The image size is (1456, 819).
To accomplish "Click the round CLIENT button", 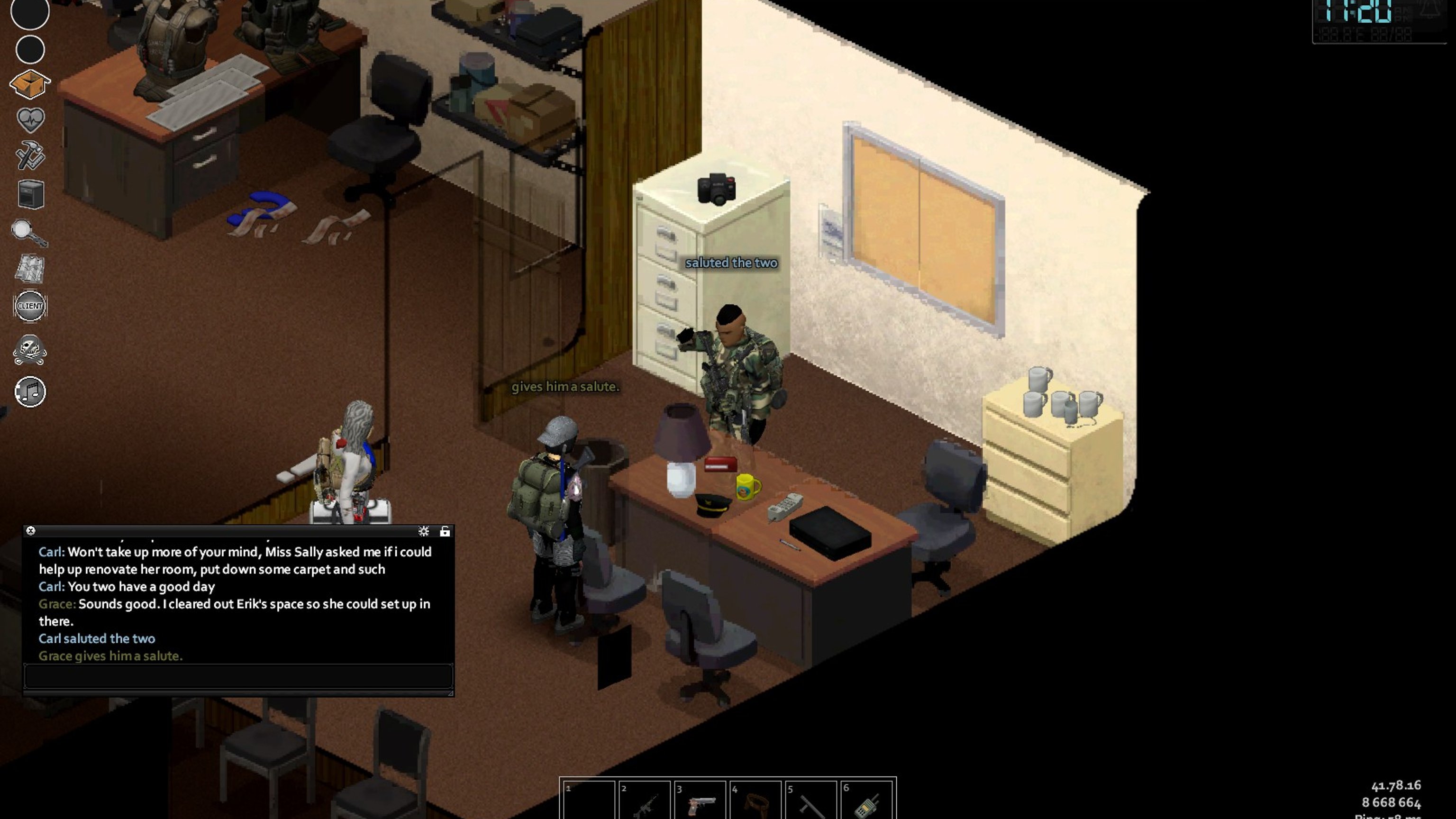I will point(30,306).
